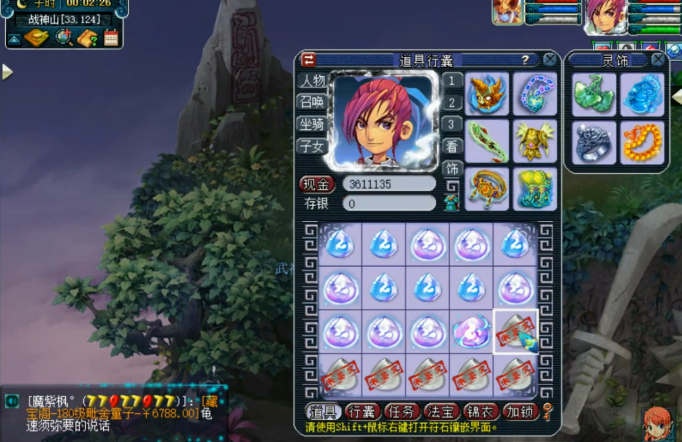
Task: Switch to the 行囊 bag tab
Action: click(362, 411)
